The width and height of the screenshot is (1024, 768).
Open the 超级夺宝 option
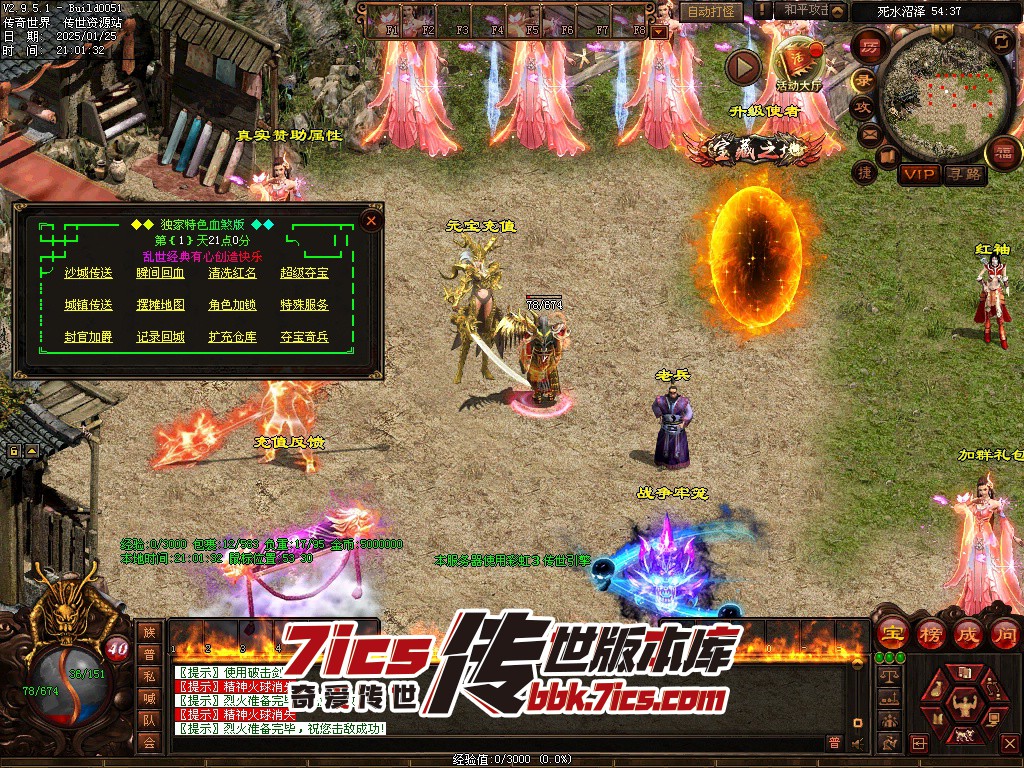click(304, 273)
